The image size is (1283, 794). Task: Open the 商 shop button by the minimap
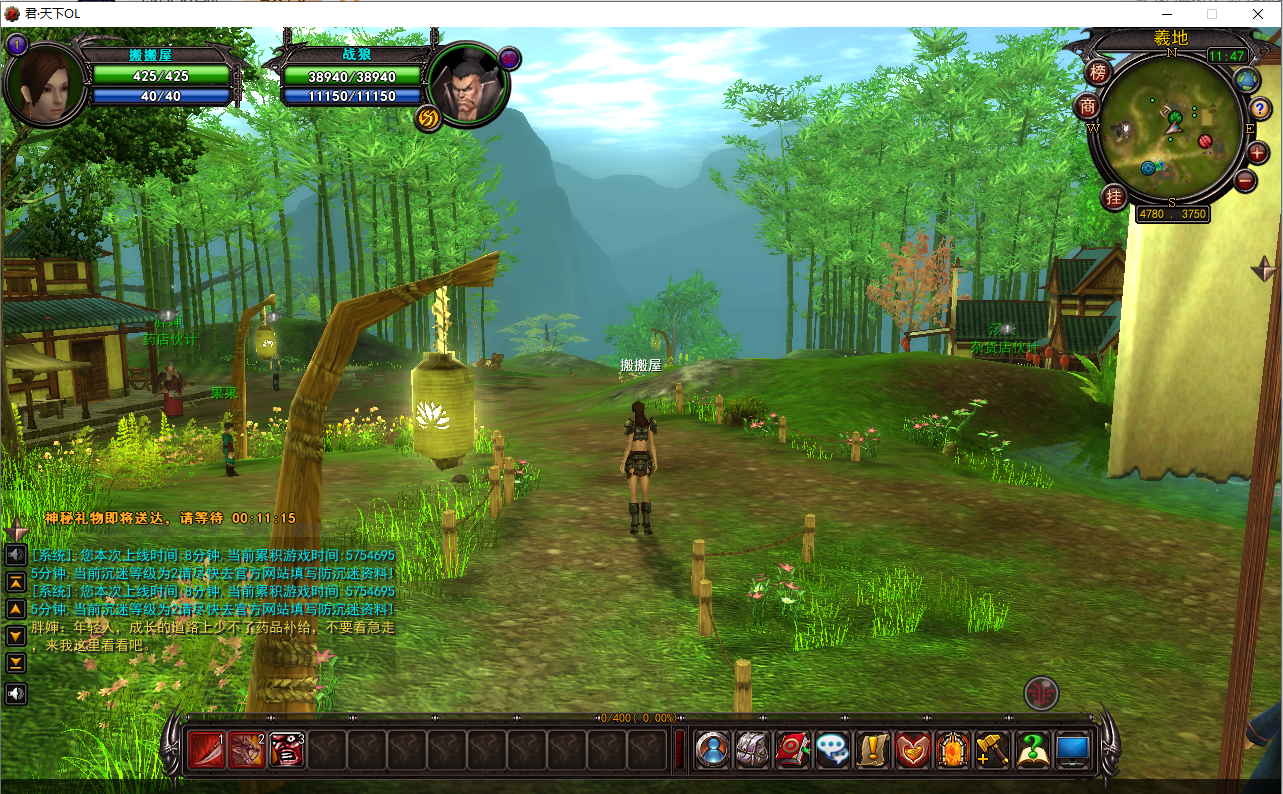(x=1087, y=107)
